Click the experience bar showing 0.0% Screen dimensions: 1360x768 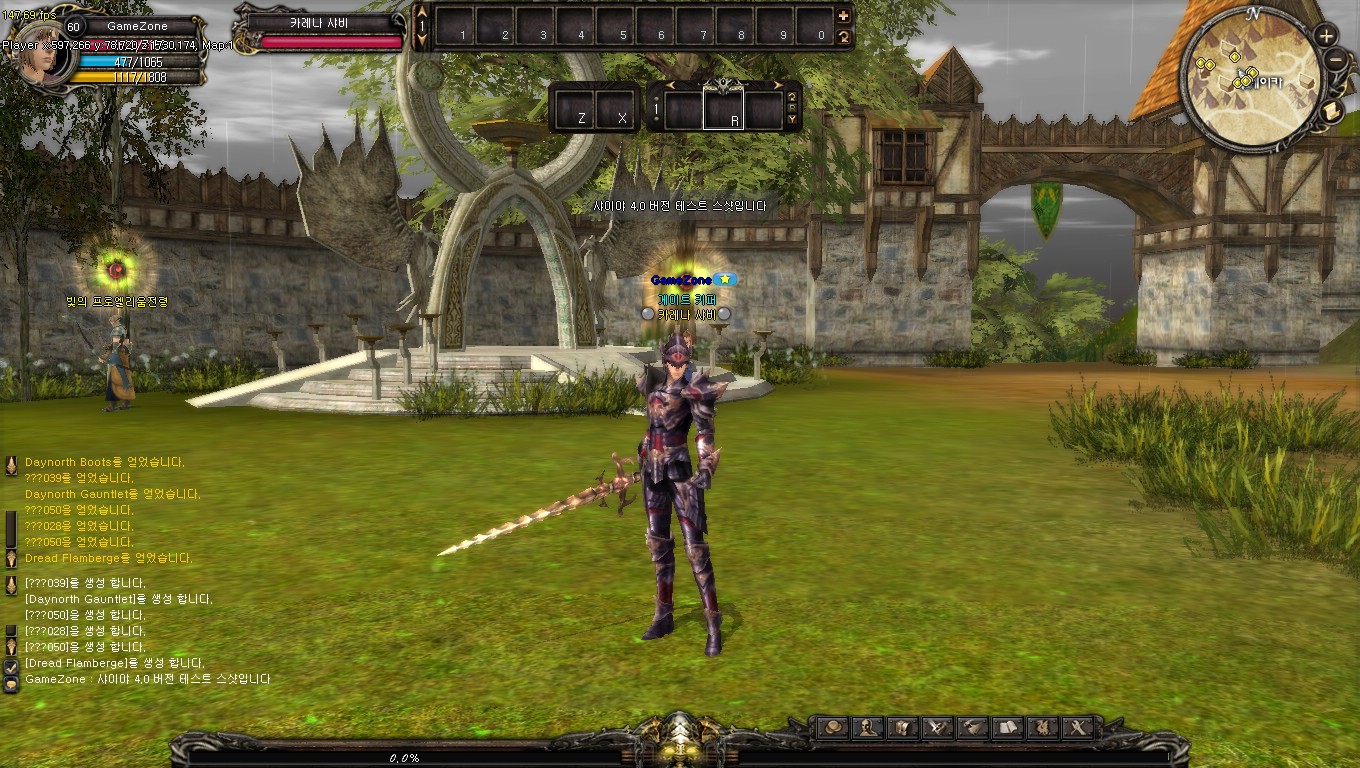coord(403,758)
